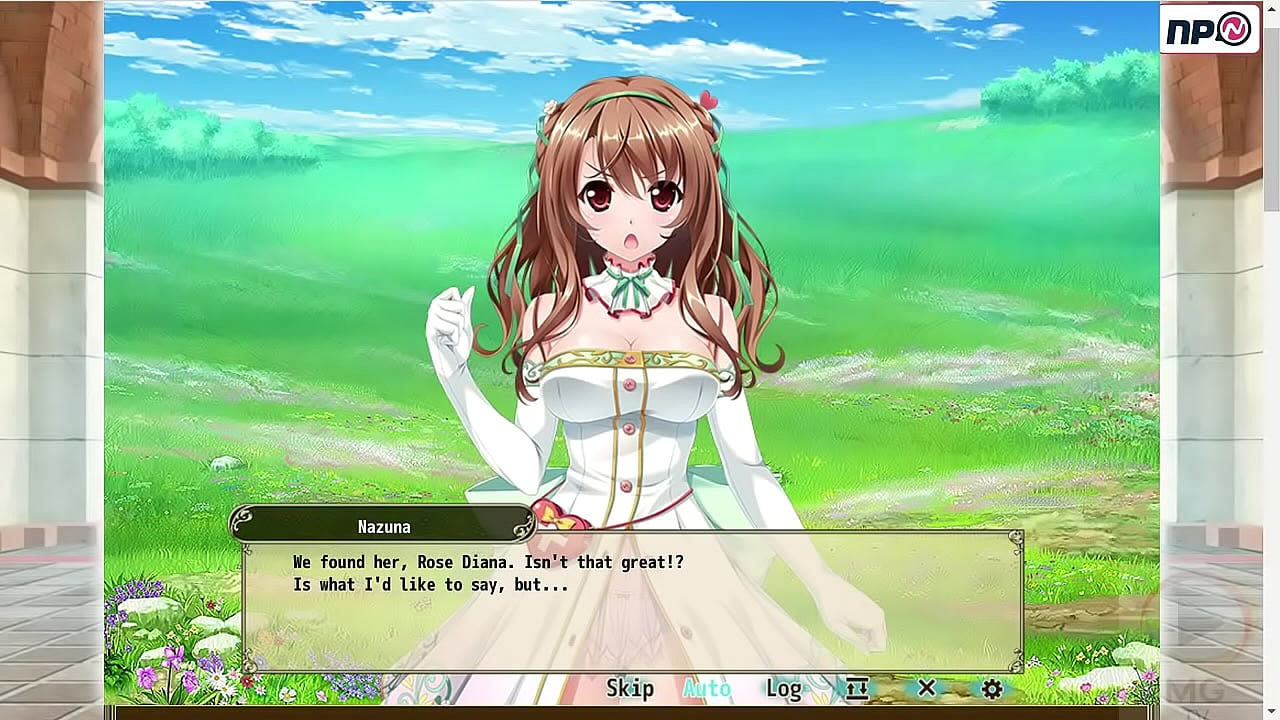The height and width of the screenshot is (720, 1280).
Task: Click the scrollbar up arrow
Action: coord(1272,8)
